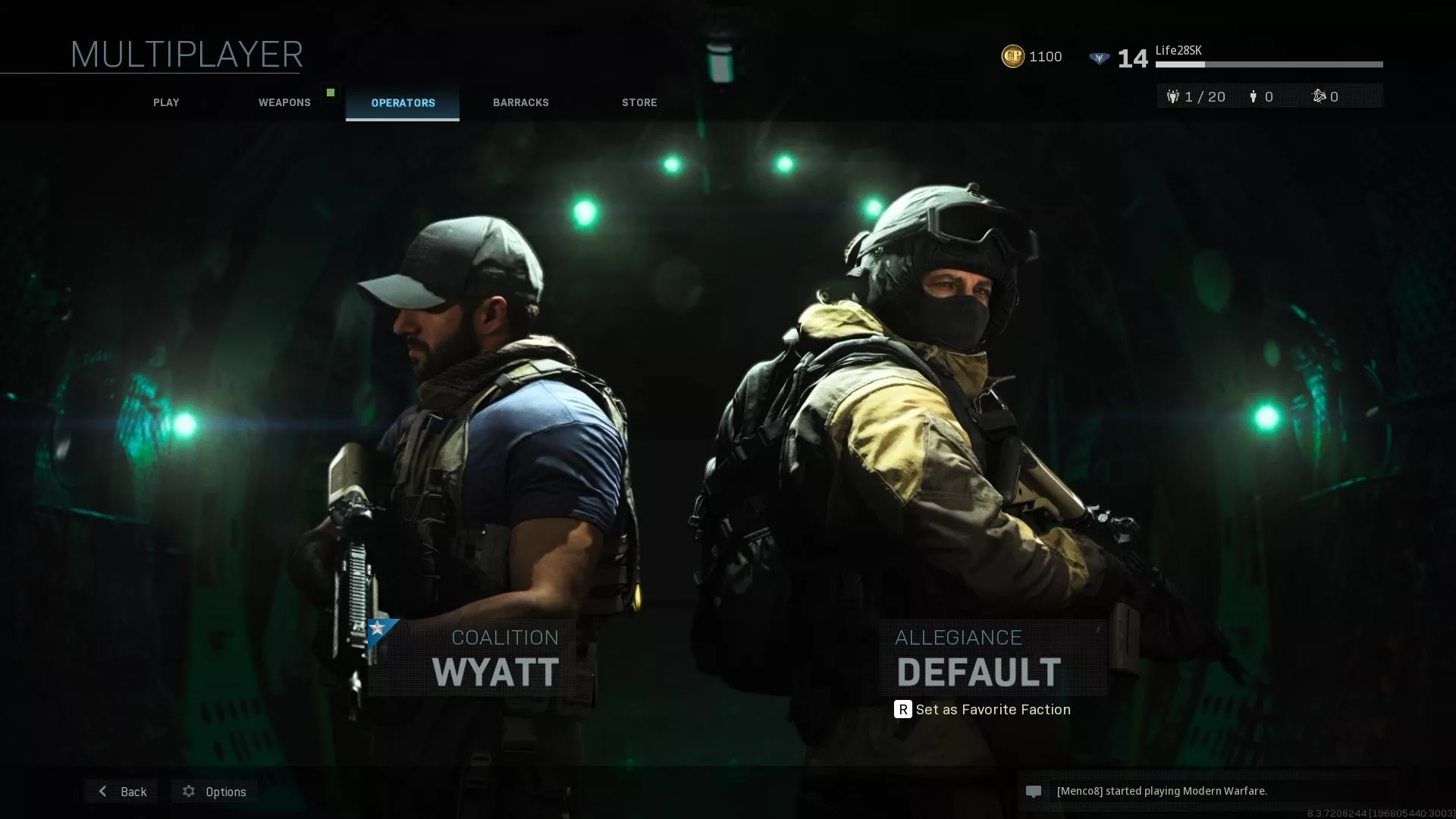The width and height of the screenshot is (1456, 819).
Task: Click the friends online icon
Action: 1253,96
